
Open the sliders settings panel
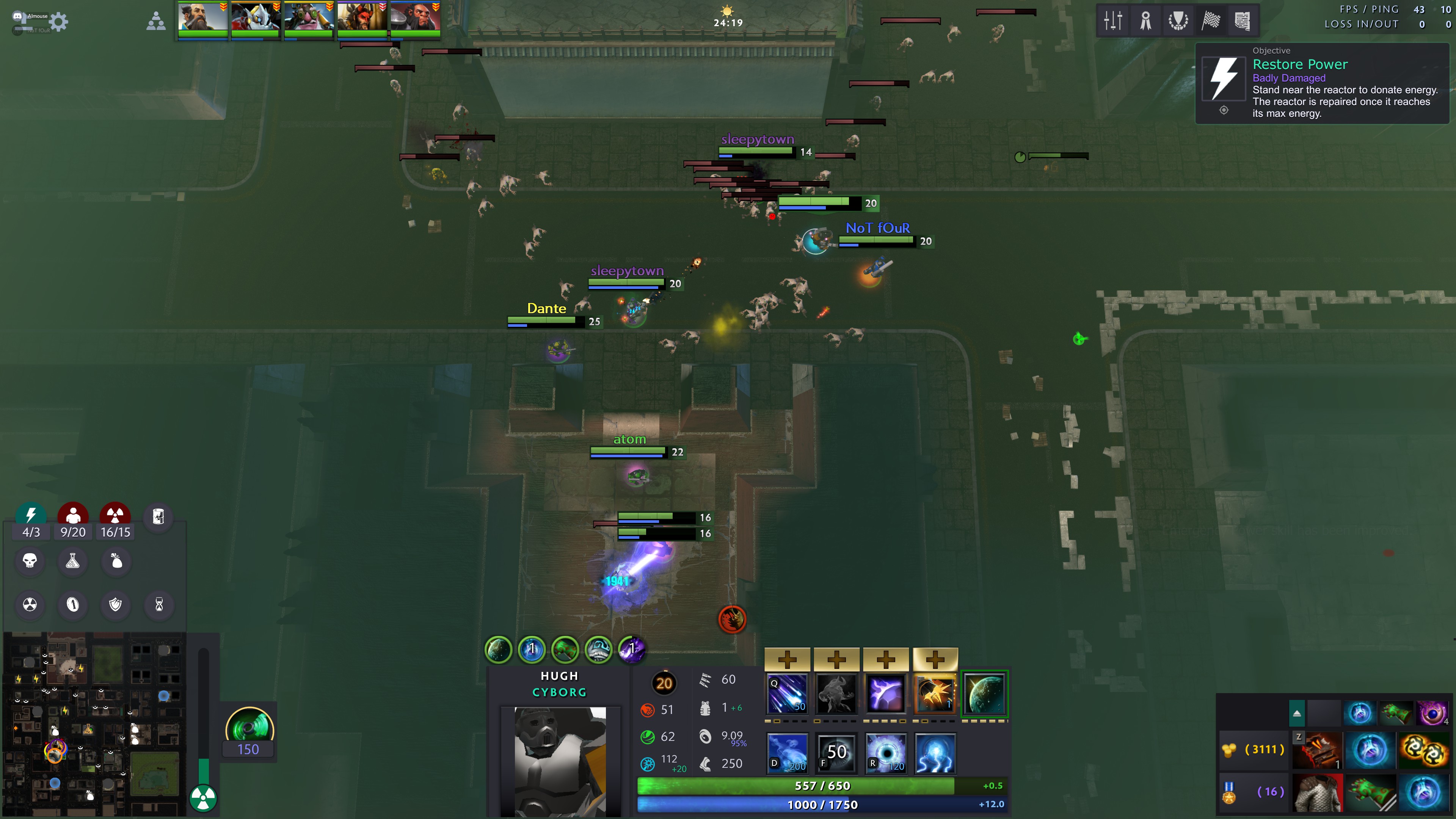[x=1112, y=21]
